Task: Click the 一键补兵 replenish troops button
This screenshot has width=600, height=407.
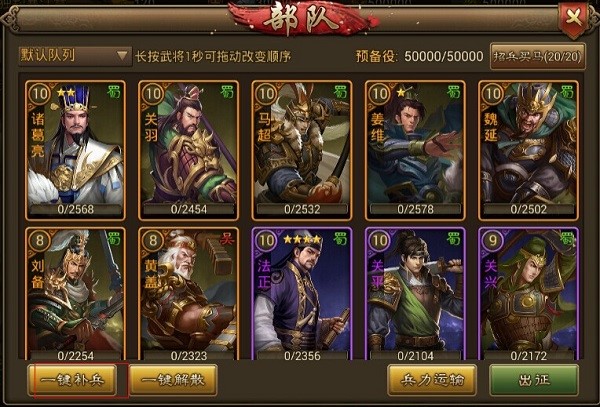Action: 72,380
